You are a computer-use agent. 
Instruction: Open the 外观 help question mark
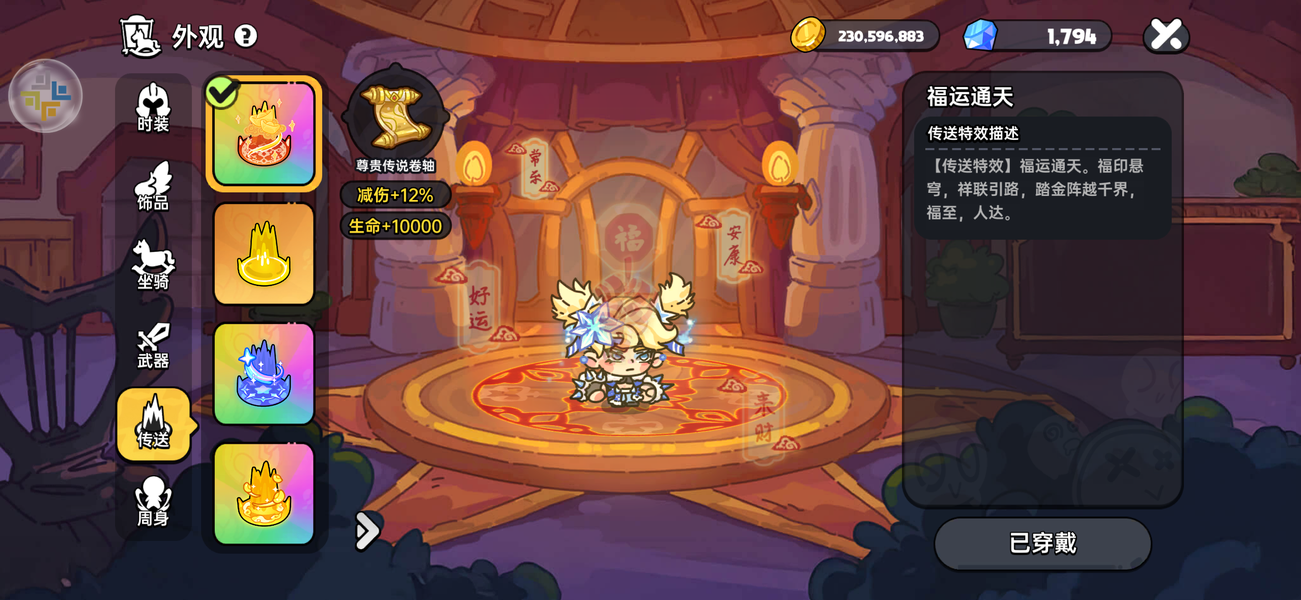point(245,36)
